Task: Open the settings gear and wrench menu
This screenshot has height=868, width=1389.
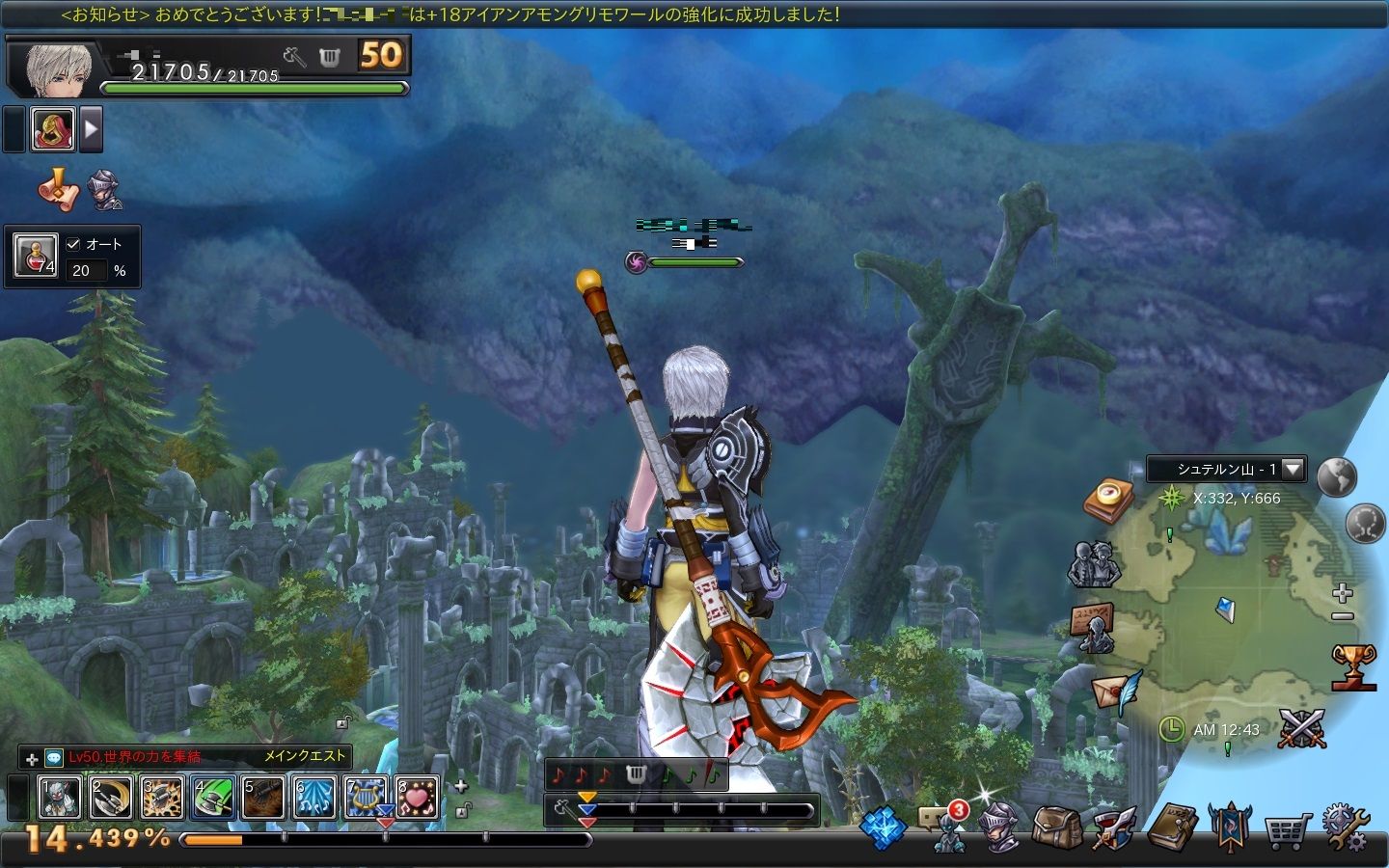Action: pyautogui.click(x=1345, y=827)
